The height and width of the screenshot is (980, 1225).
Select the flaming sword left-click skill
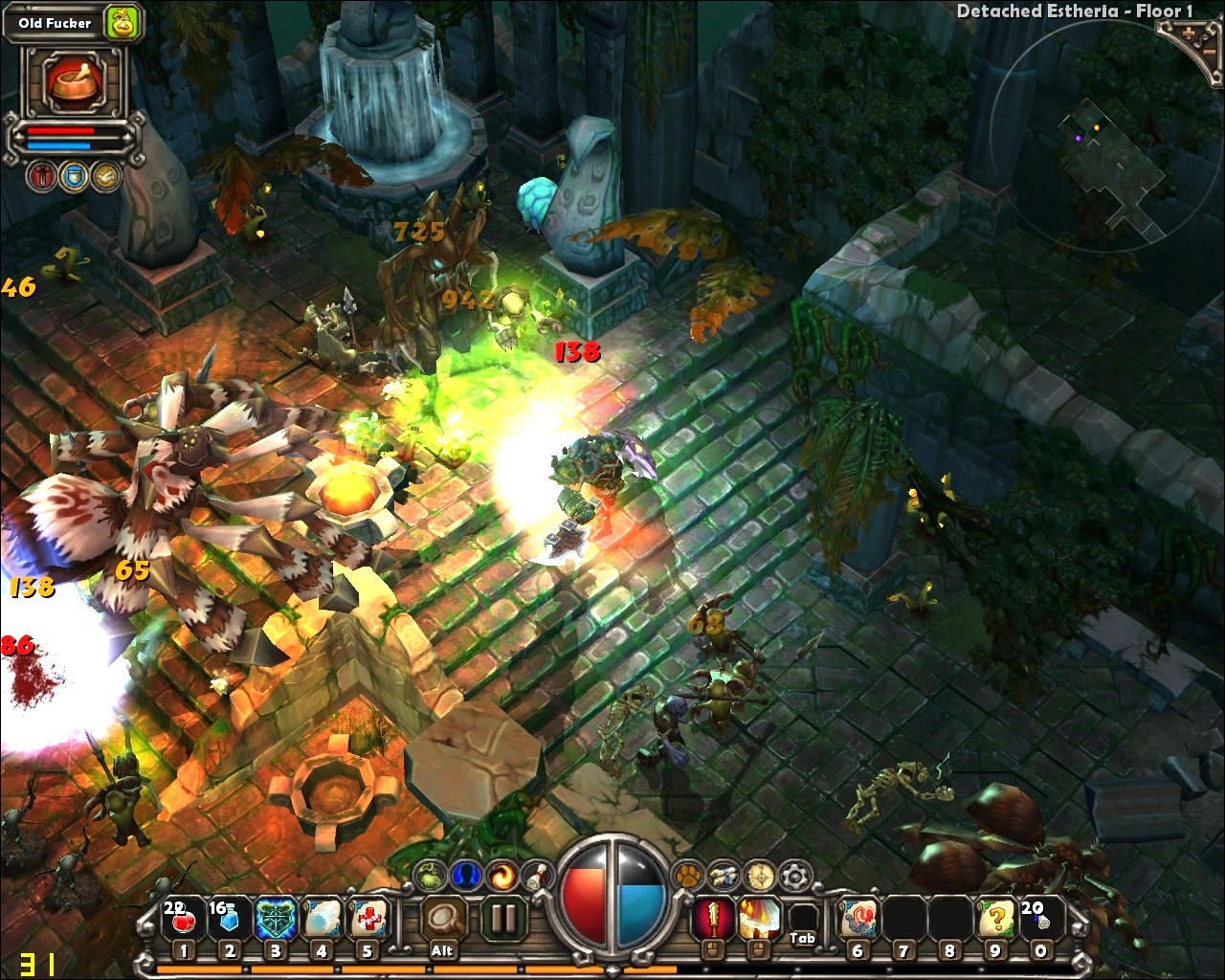[712, 920]
